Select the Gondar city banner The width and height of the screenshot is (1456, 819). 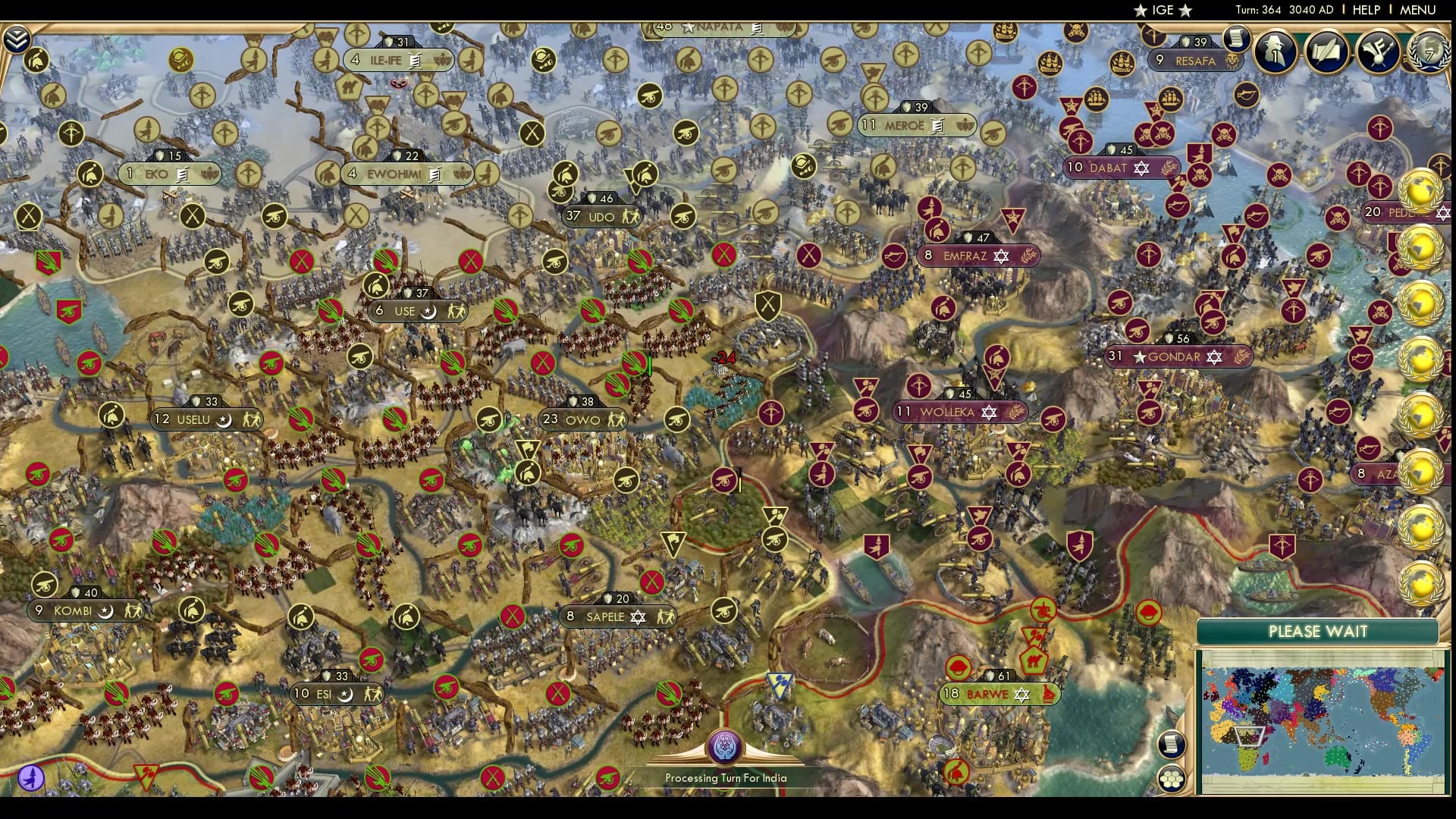pos(1174,355)
